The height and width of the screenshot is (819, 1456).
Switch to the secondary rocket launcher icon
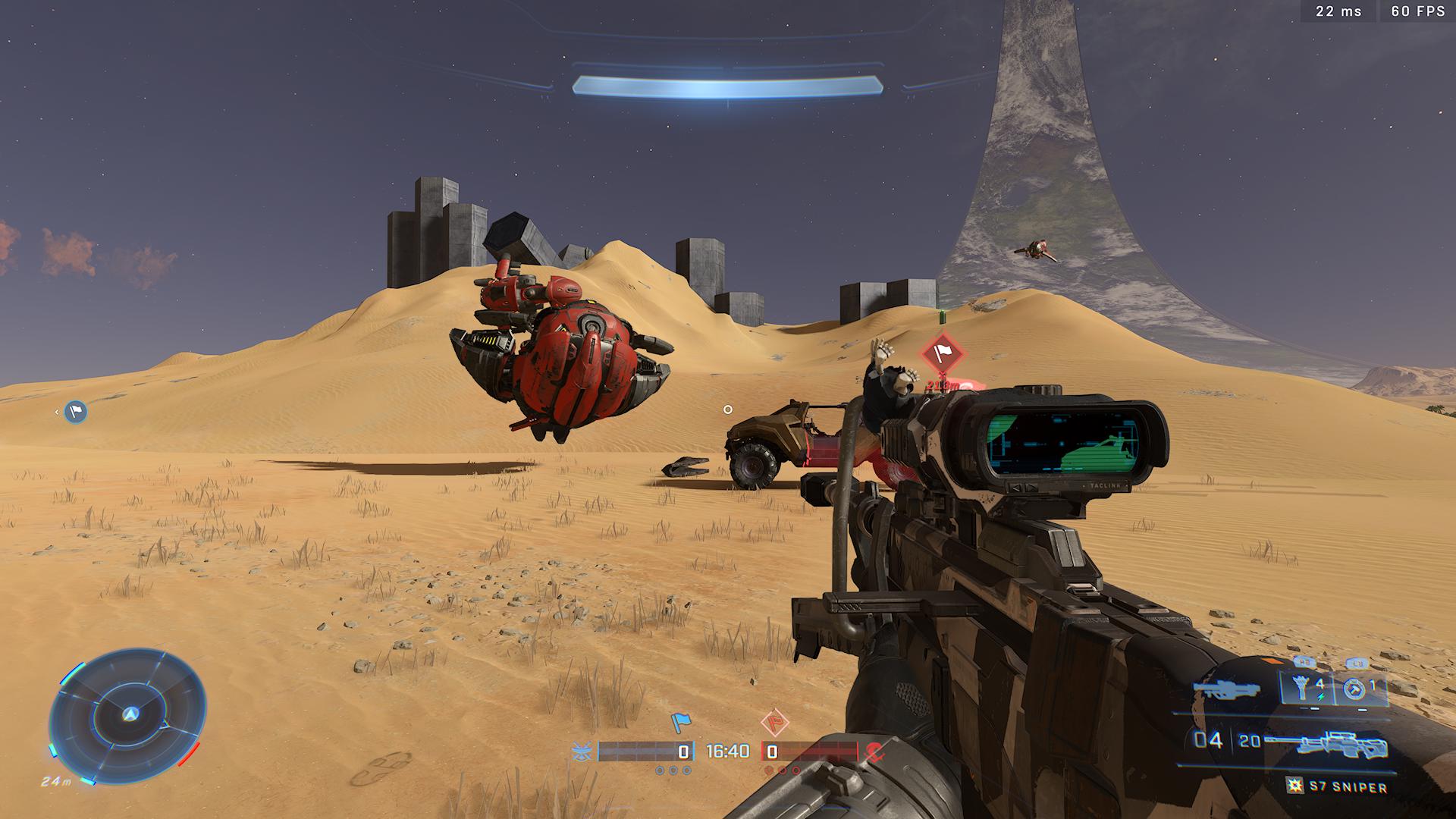tap(1226, 690)
